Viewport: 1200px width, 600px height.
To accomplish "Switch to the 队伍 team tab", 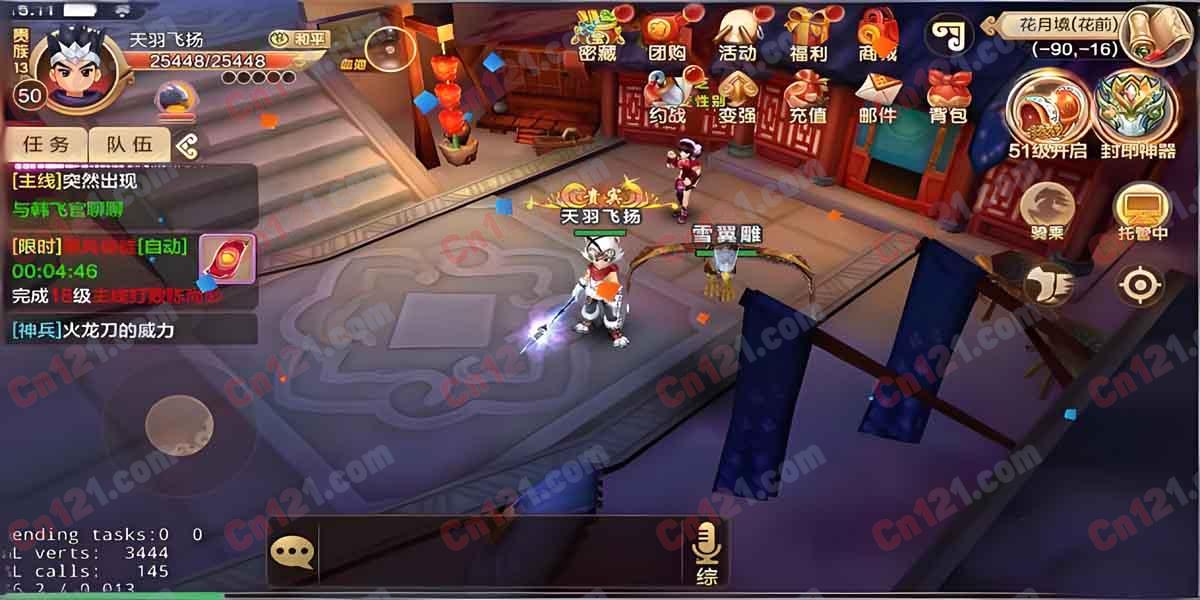I will coord(130,144).
